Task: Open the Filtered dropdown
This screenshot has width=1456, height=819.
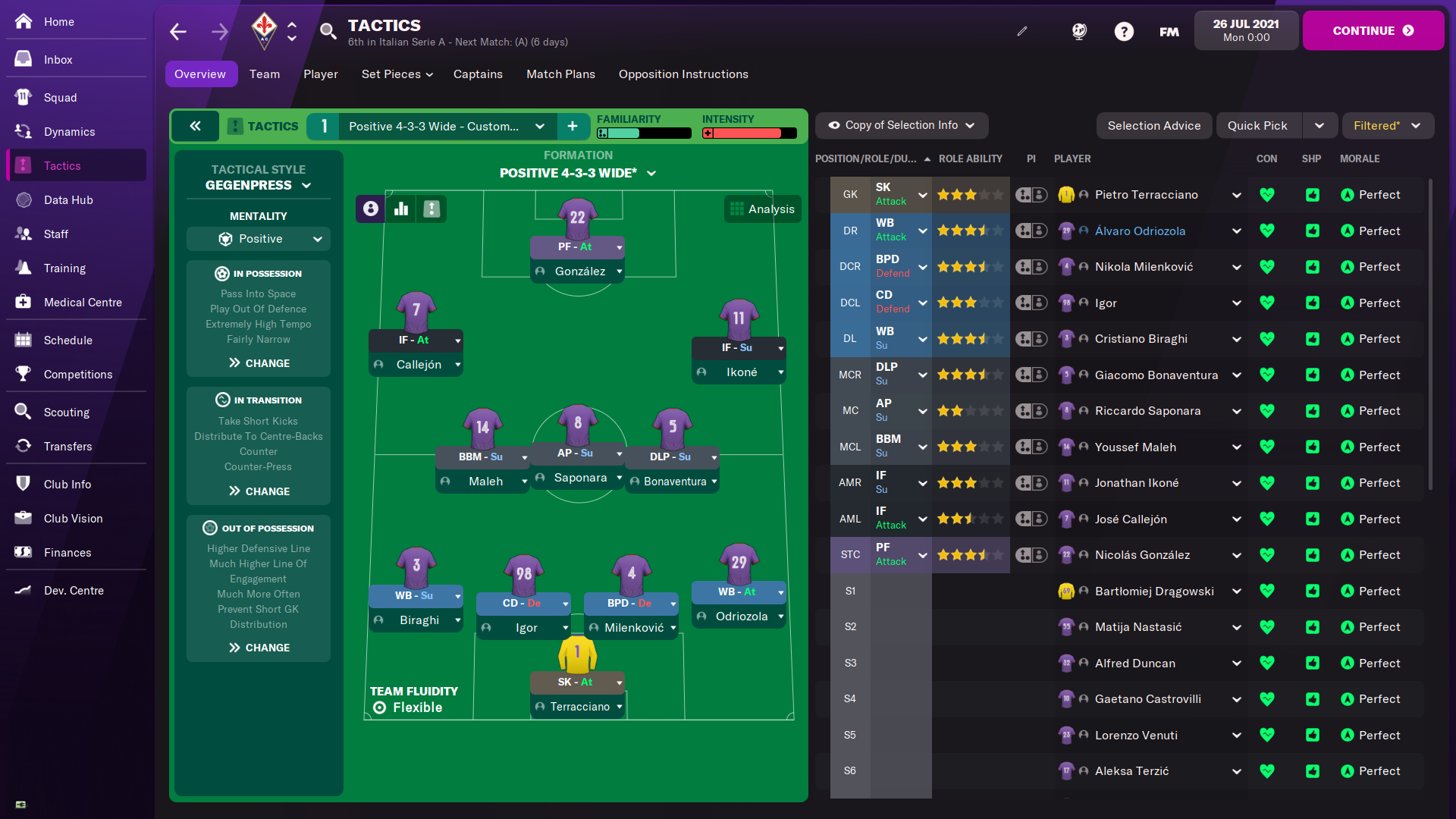Action: coord(1387,126)
